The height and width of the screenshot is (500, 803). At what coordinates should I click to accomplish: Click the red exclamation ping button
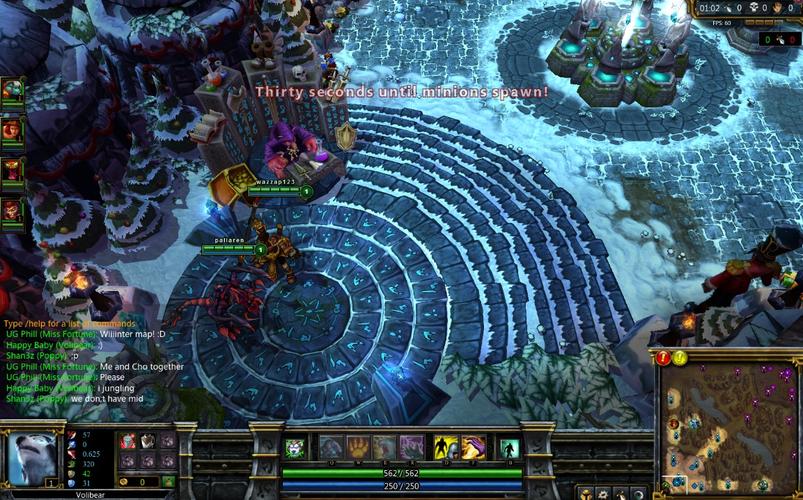click(x=664, y=357)
